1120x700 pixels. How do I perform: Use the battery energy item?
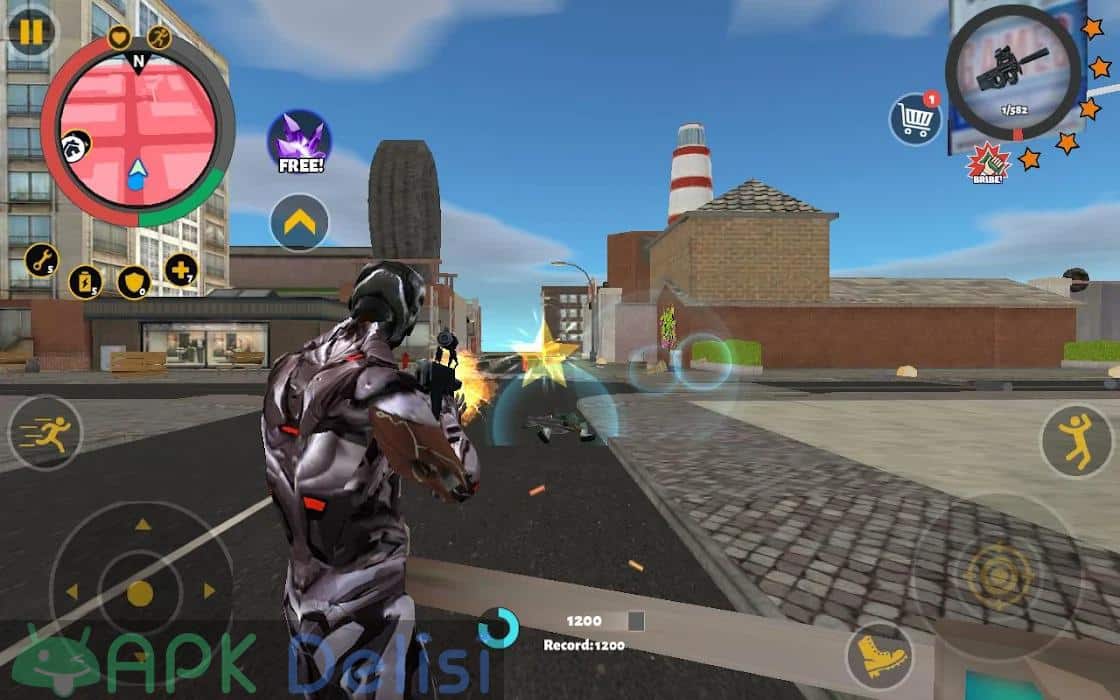click(86, 281)
